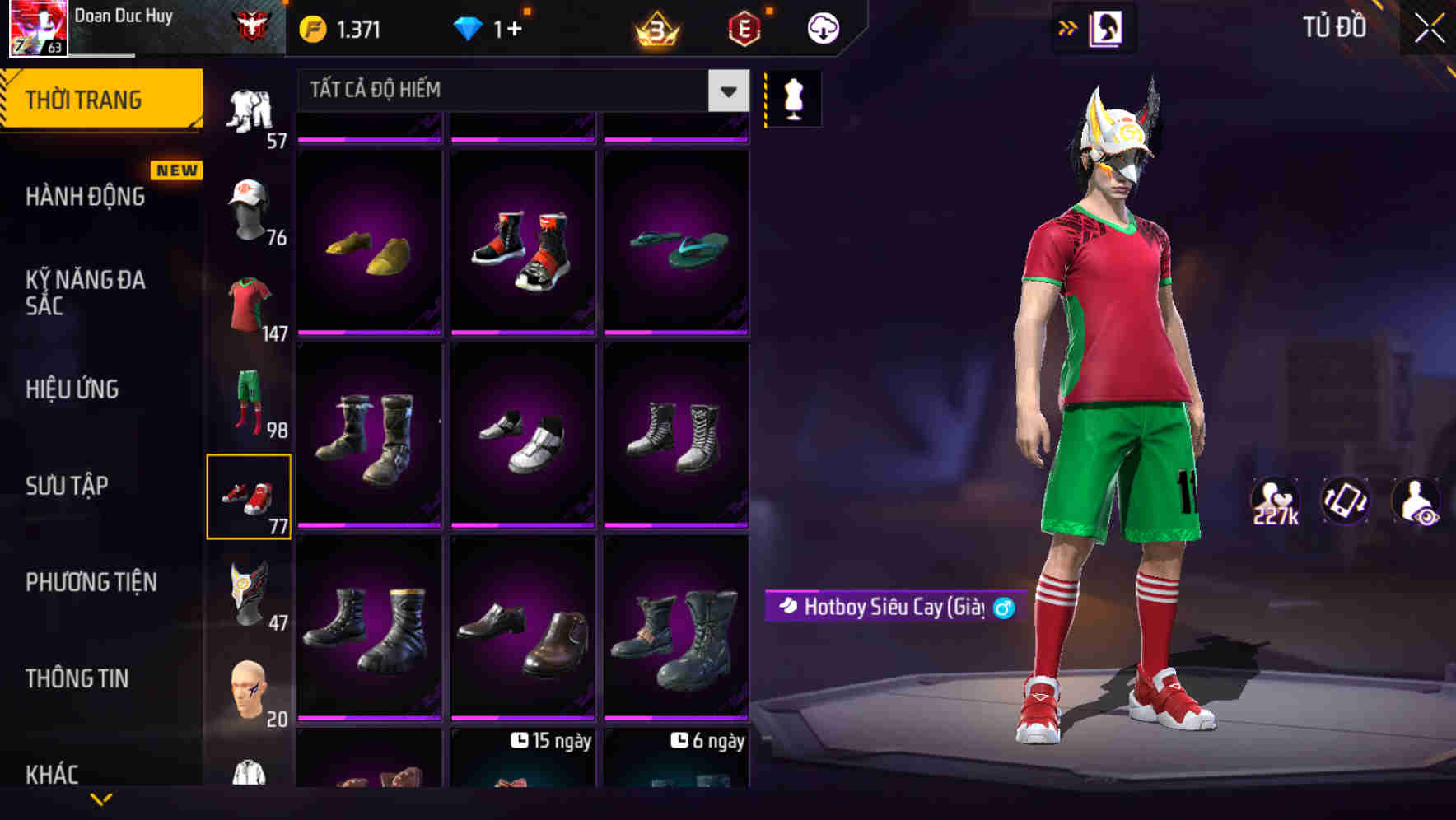This screenshot has height=820, width=1456.
Task: Open the THÔNG TIN section
Action: coord(78,678)
